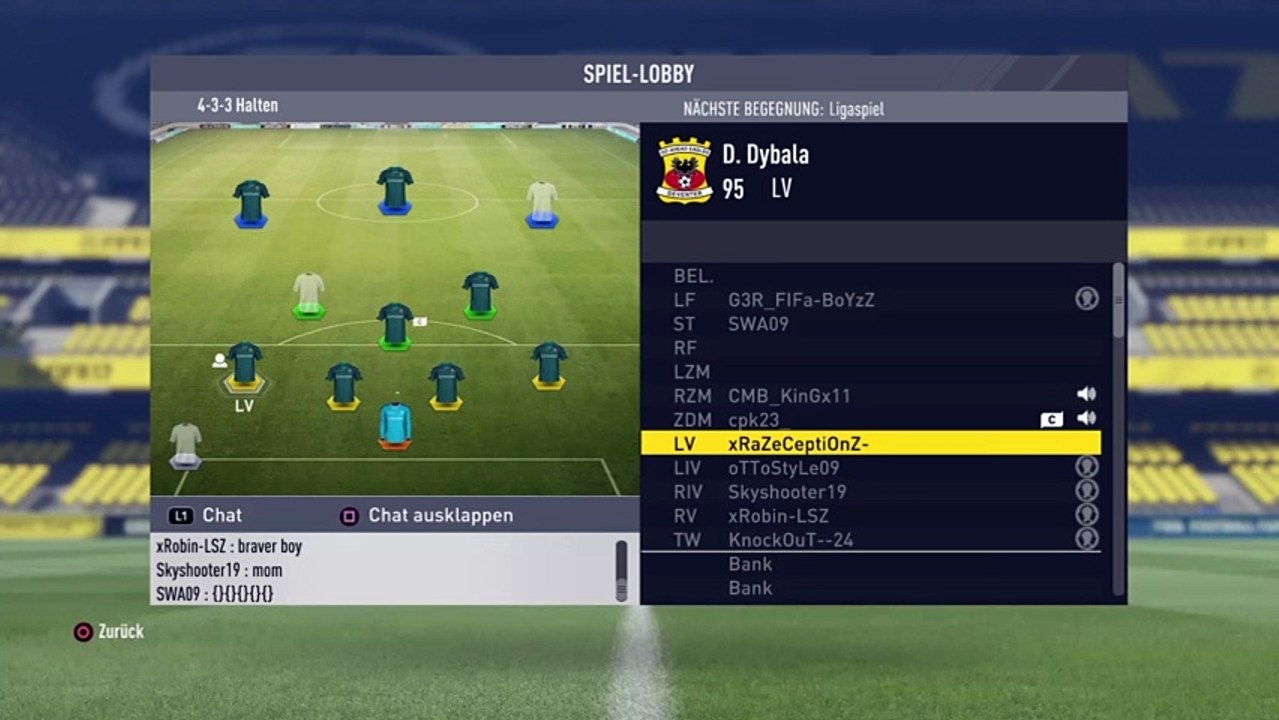Choose the ST row SWA09
1279x720 pixels.
tap(870, 324)
